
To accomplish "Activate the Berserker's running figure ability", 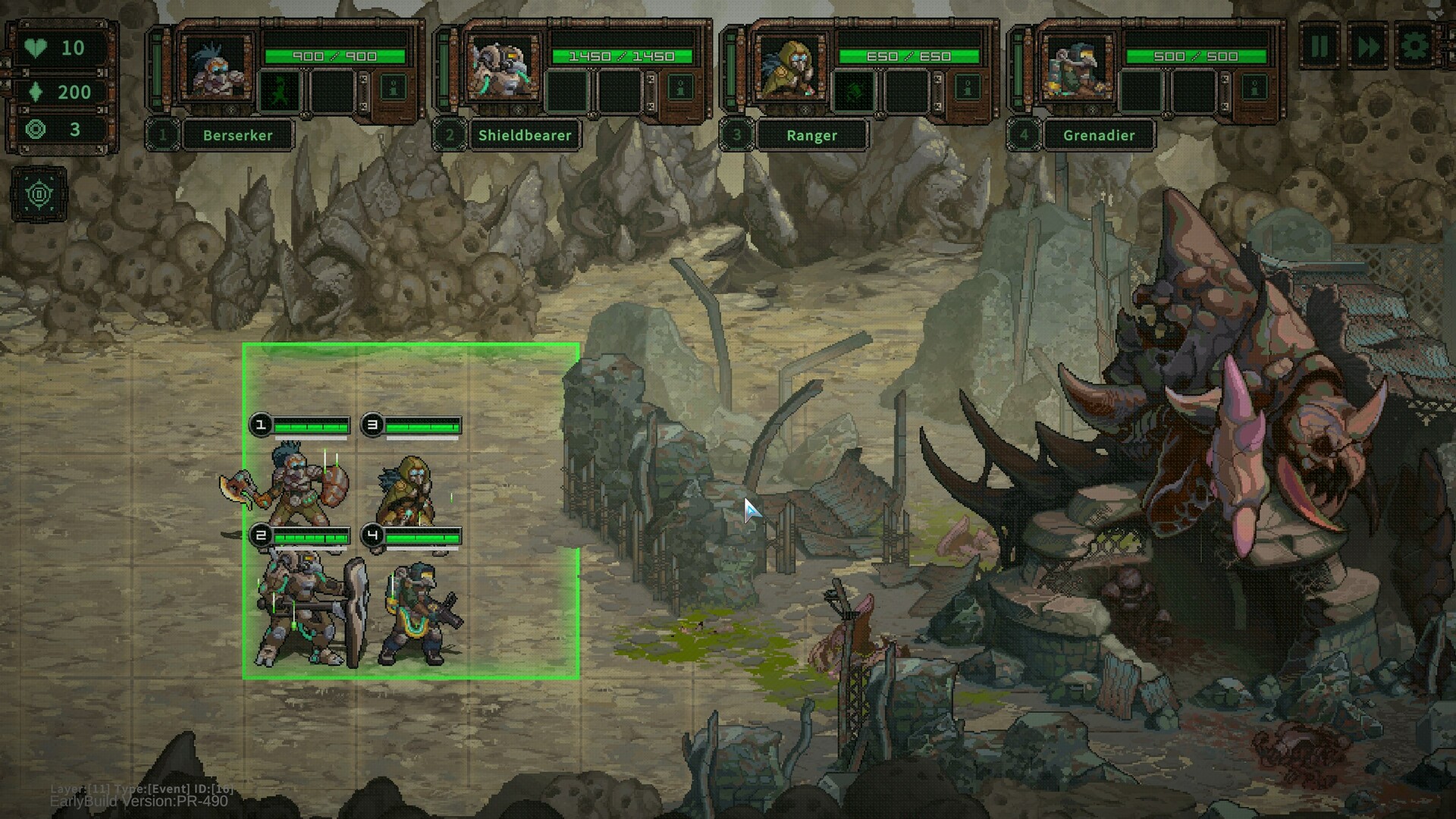I will (x=281, y=91).
